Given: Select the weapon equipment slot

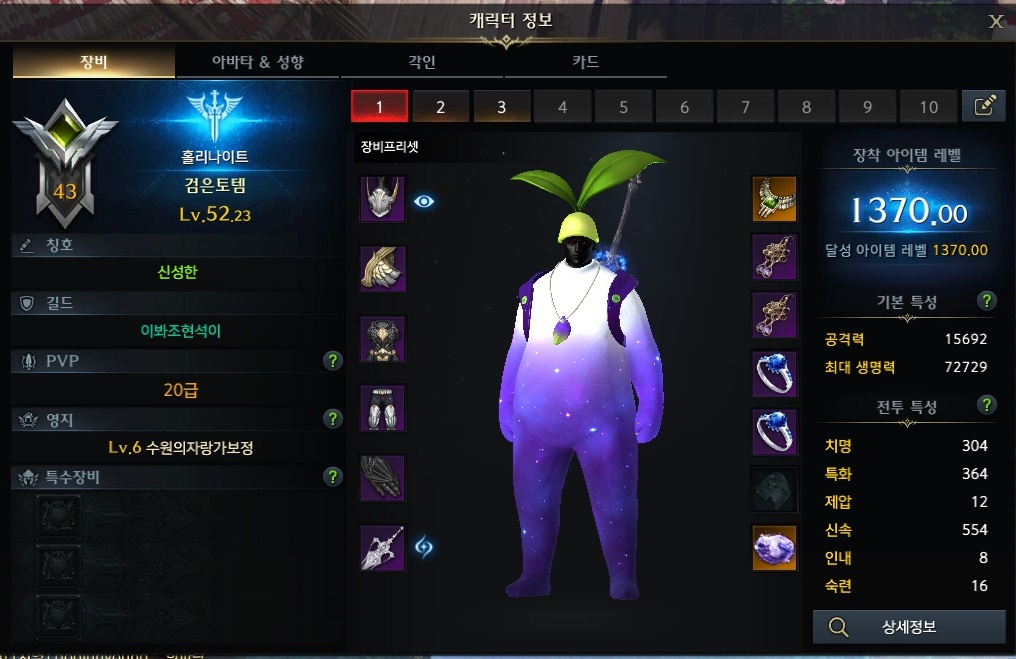Looking at the screenshot, I should 383,547.
